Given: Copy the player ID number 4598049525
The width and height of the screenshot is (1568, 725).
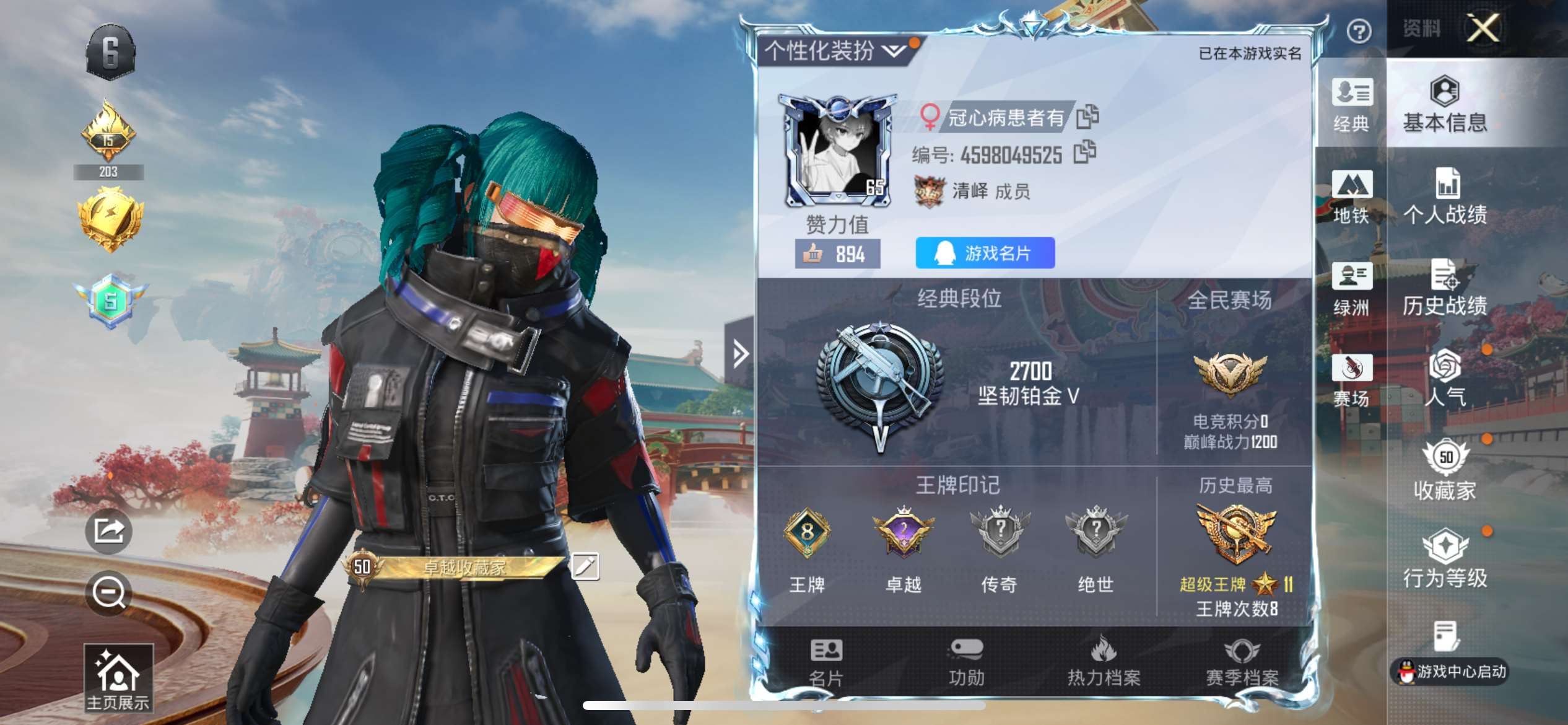Looking at the screenshot, I should point(1084,152).
